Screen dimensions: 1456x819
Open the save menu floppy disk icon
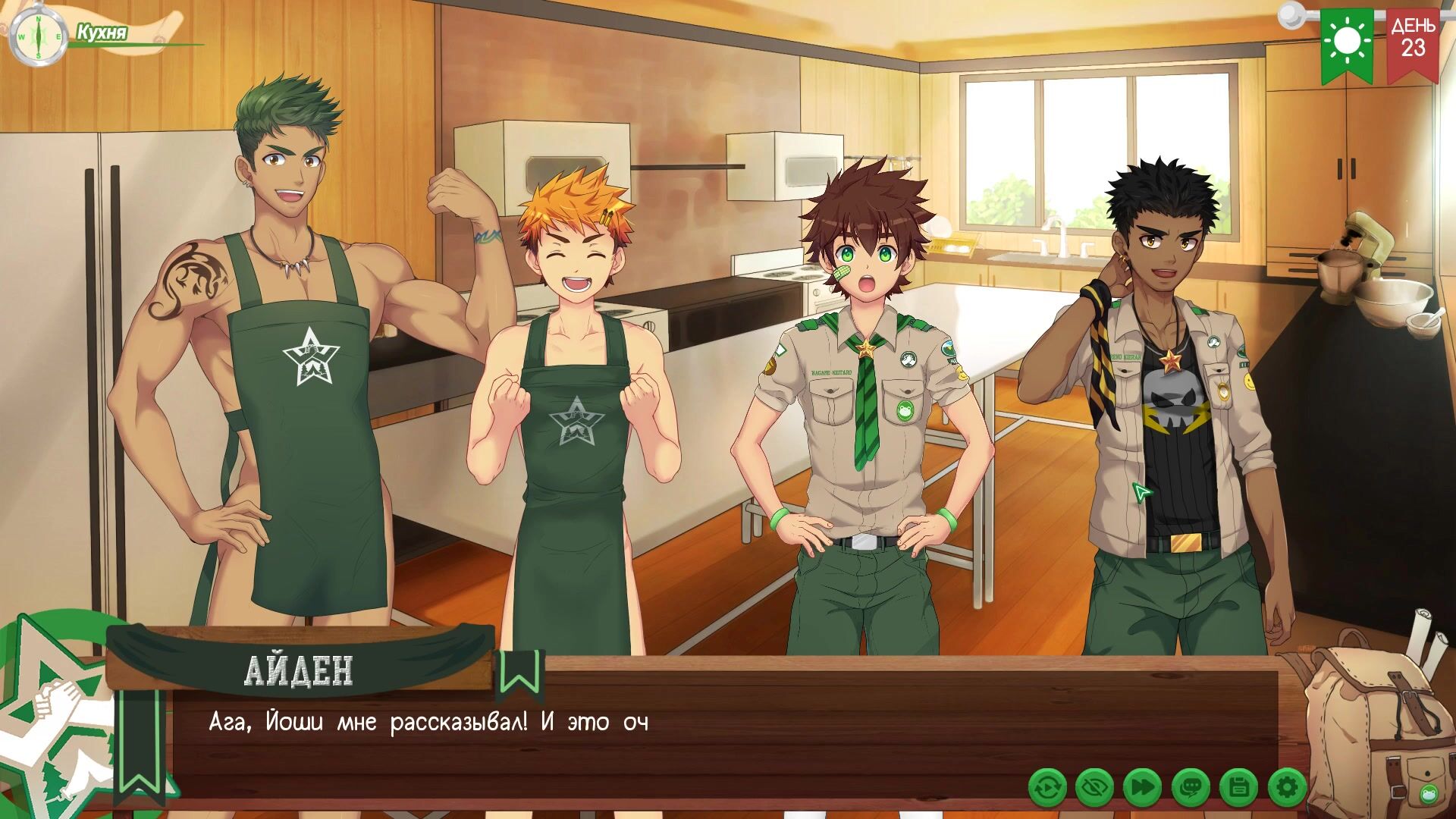tap(1238, 789)
